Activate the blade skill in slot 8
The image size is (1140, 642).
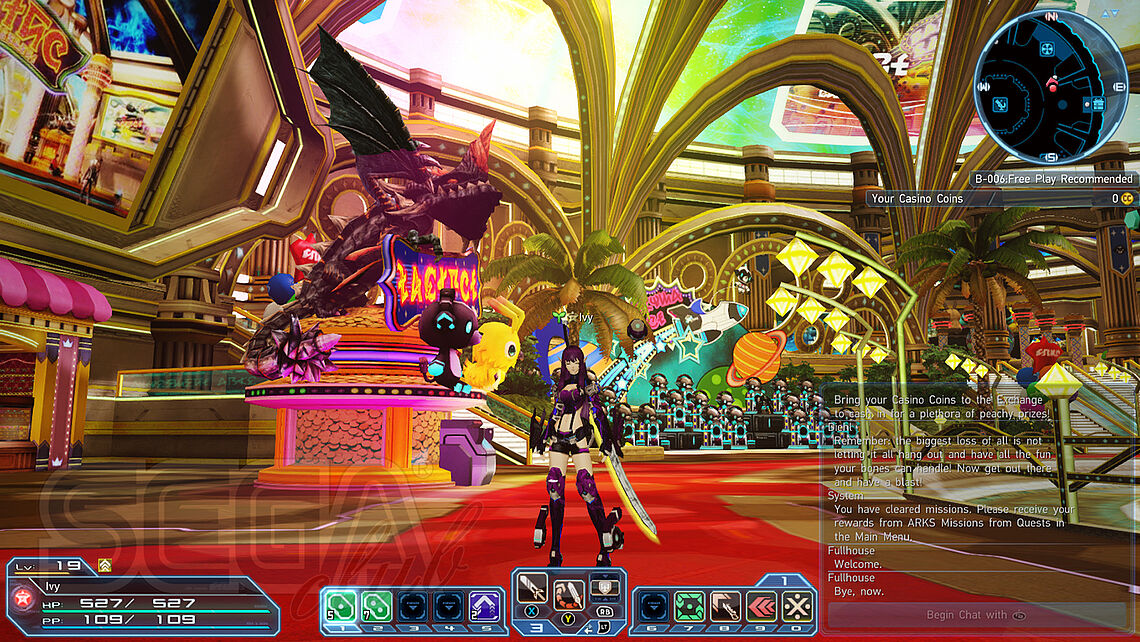coord(725,606)
